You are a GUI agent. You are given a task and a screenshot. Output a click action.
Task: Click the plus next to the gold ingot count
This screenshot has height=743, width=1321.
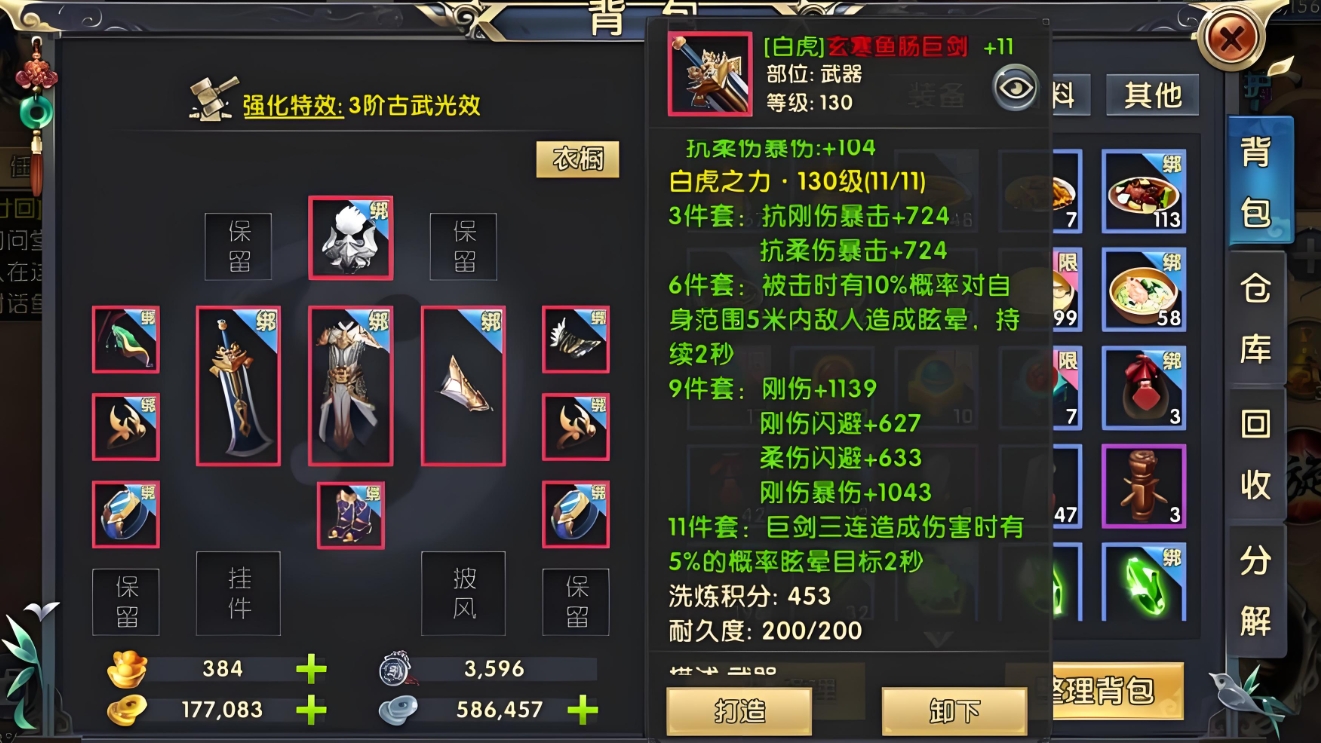[x=310, y=667]
